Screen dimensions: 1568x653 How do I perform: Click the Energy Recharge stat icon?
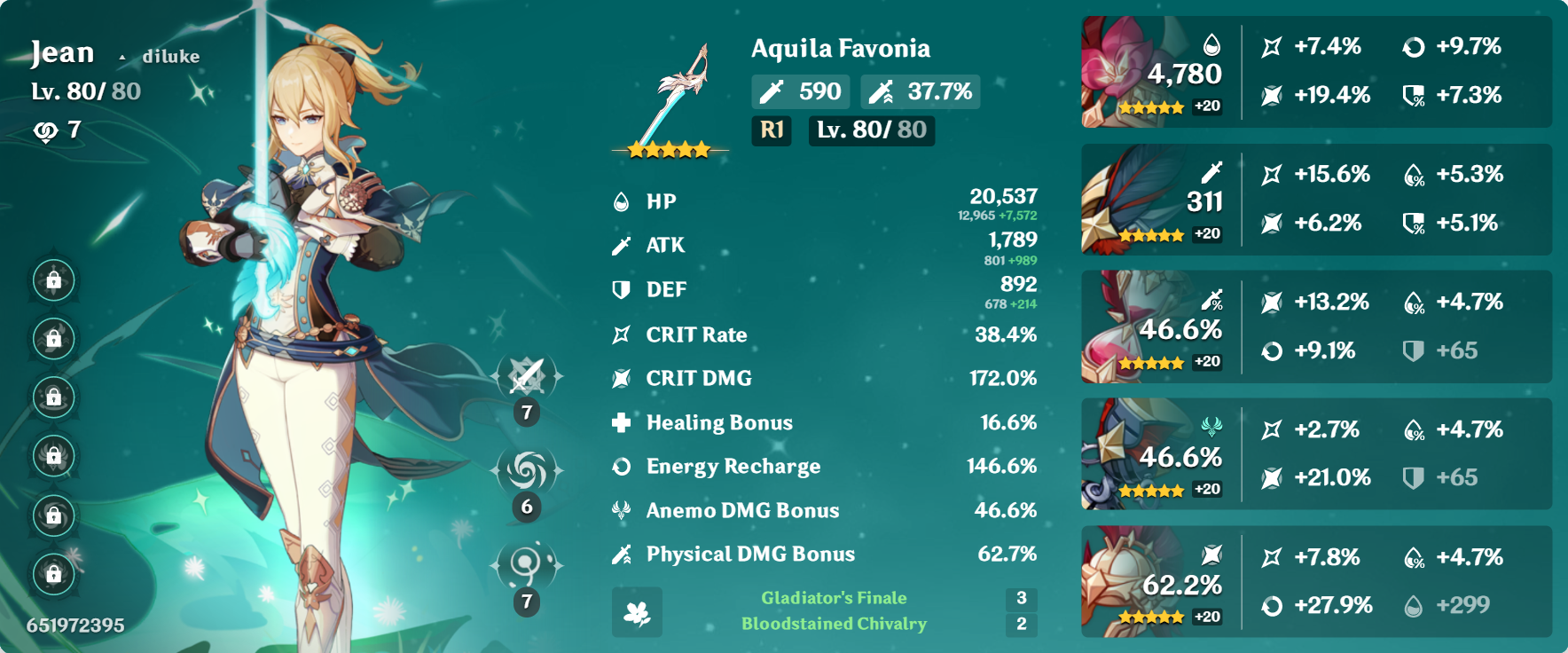point(619,466)
